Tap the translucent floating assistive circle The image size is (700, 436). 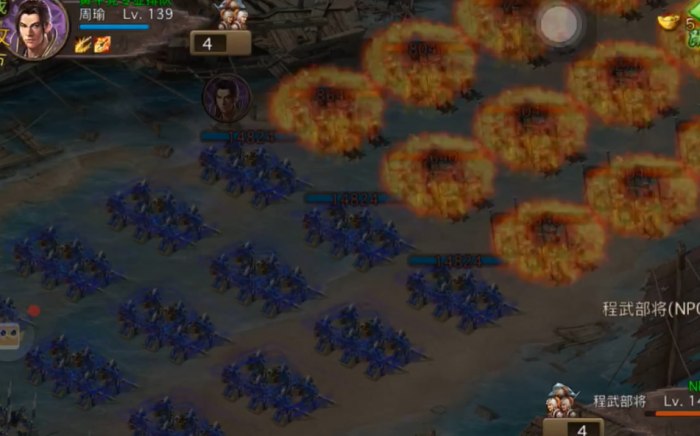(559, 24)
